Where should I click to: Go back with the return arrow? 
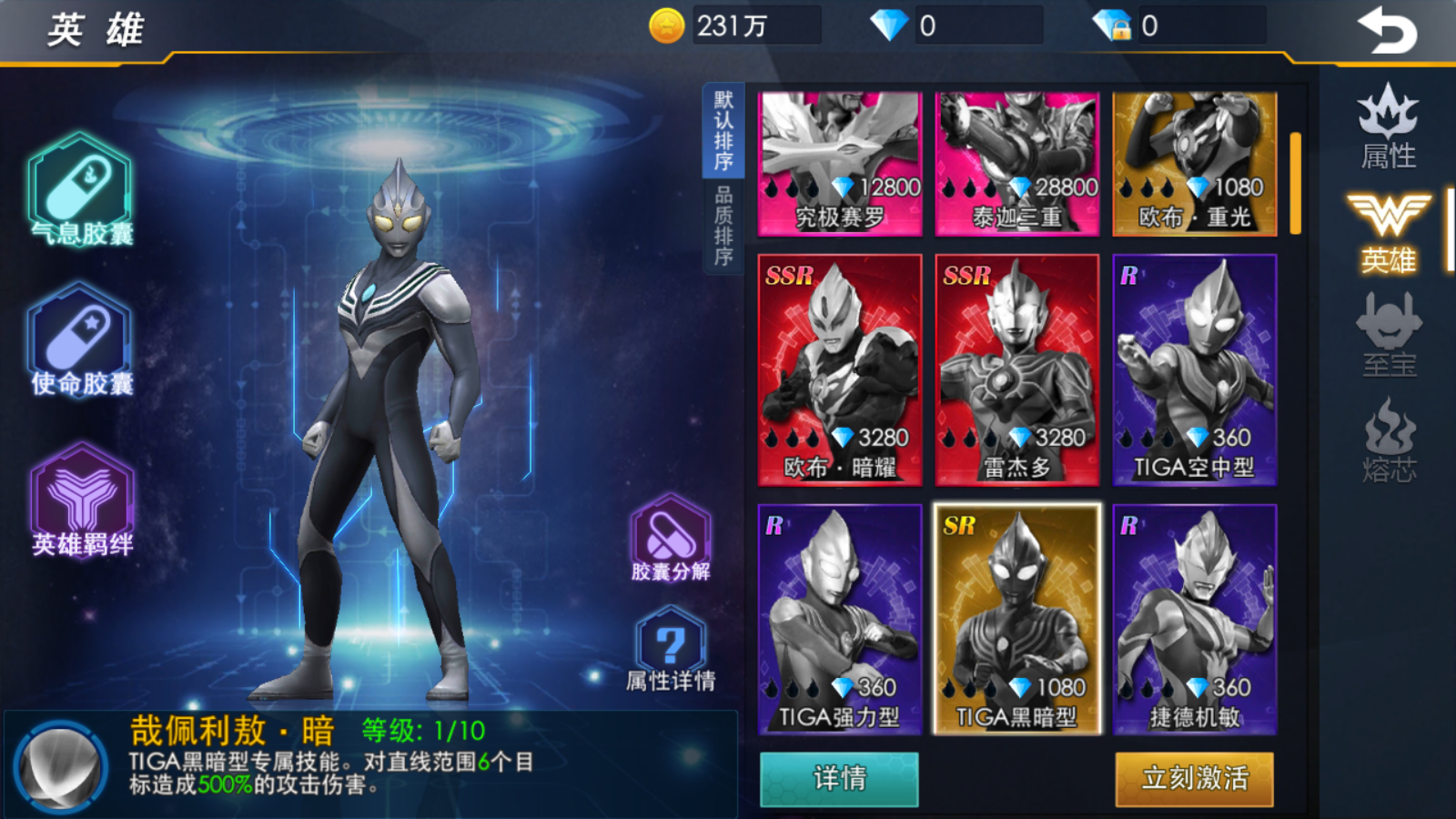(1387, 31)
